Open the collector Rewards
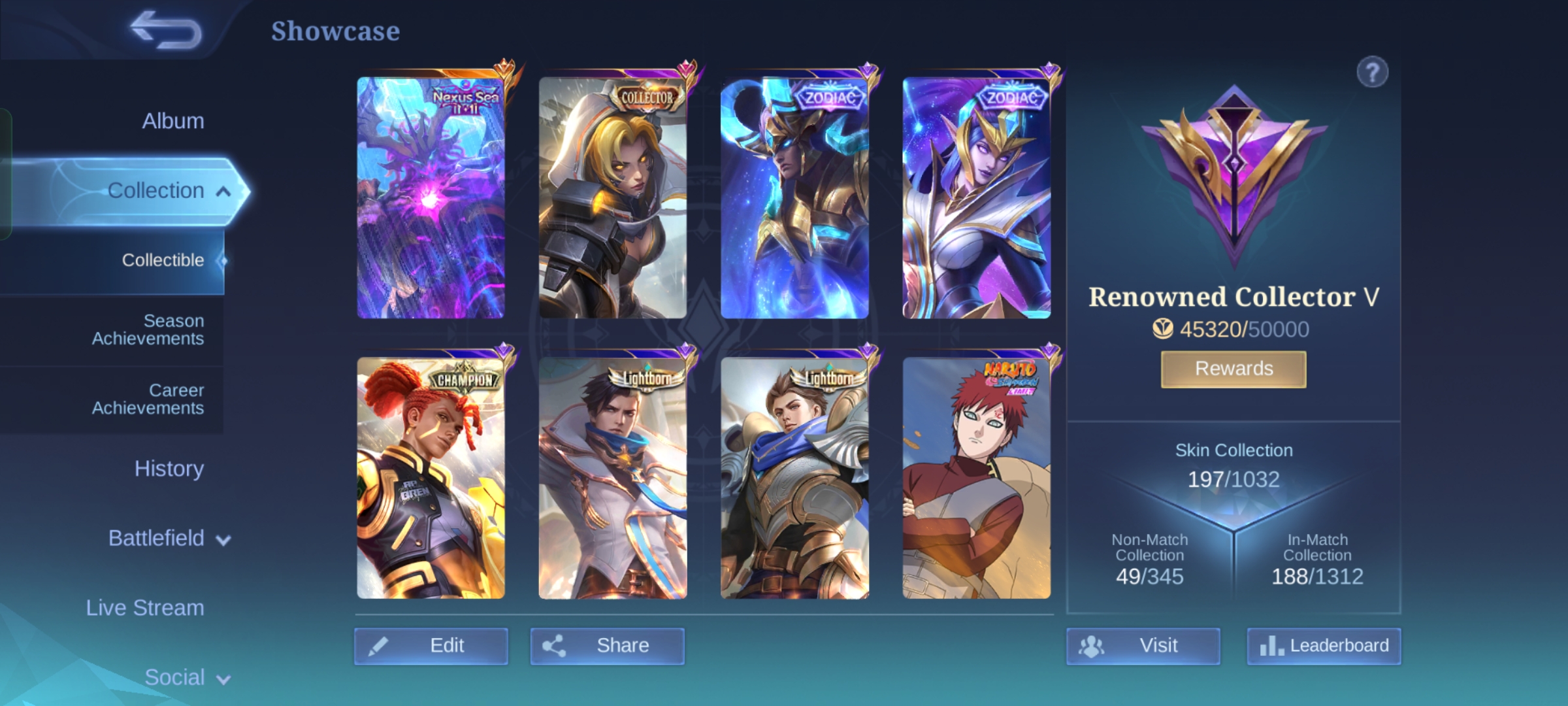1568x706 pixels. tap(1233, 369)
